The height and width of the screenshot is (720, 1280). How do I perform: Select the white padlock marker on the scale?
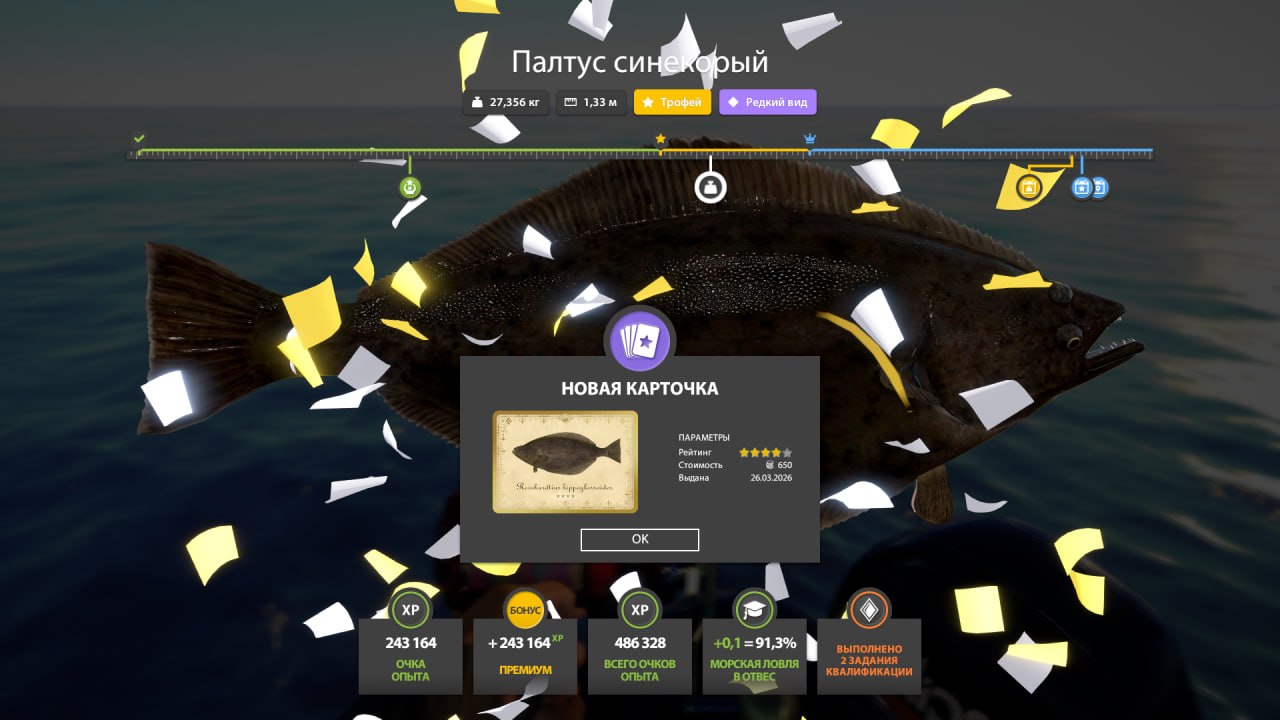coord(710,186)
